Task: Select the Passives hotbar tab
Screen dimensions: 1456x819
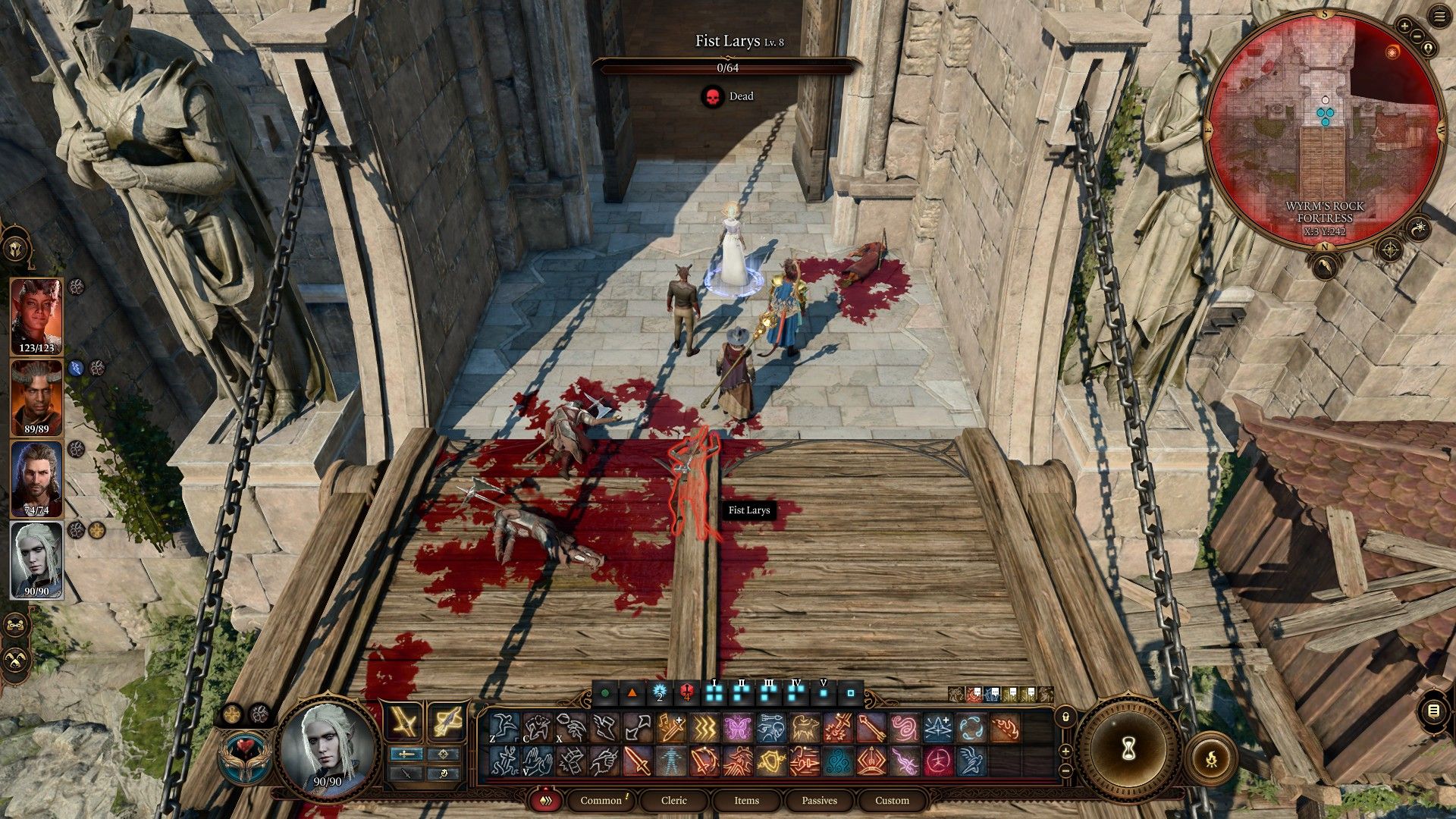Action: pos(819,800)
